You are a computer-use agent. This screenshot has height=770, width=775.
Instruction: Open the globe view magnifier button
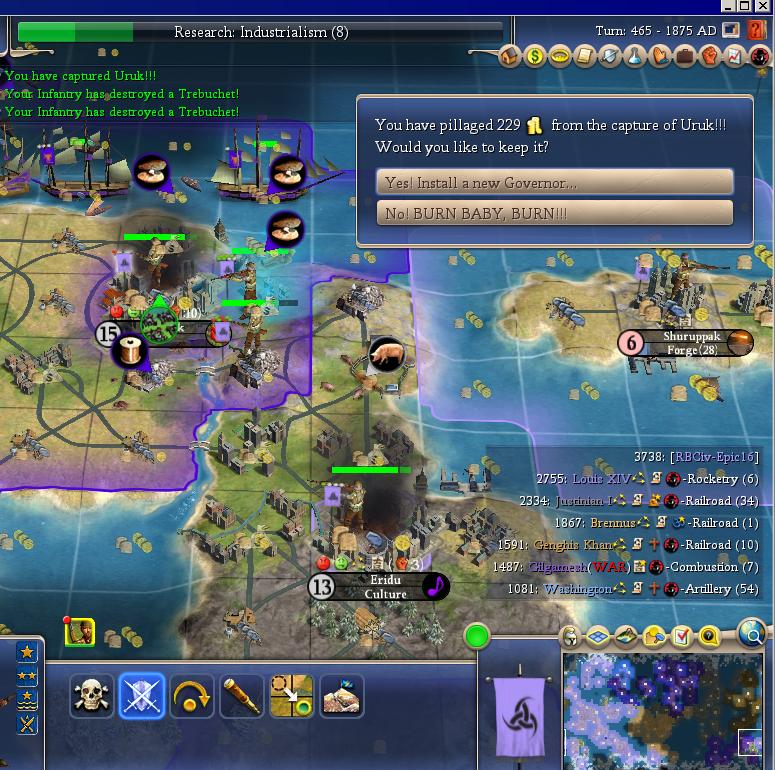pos(753,632)
